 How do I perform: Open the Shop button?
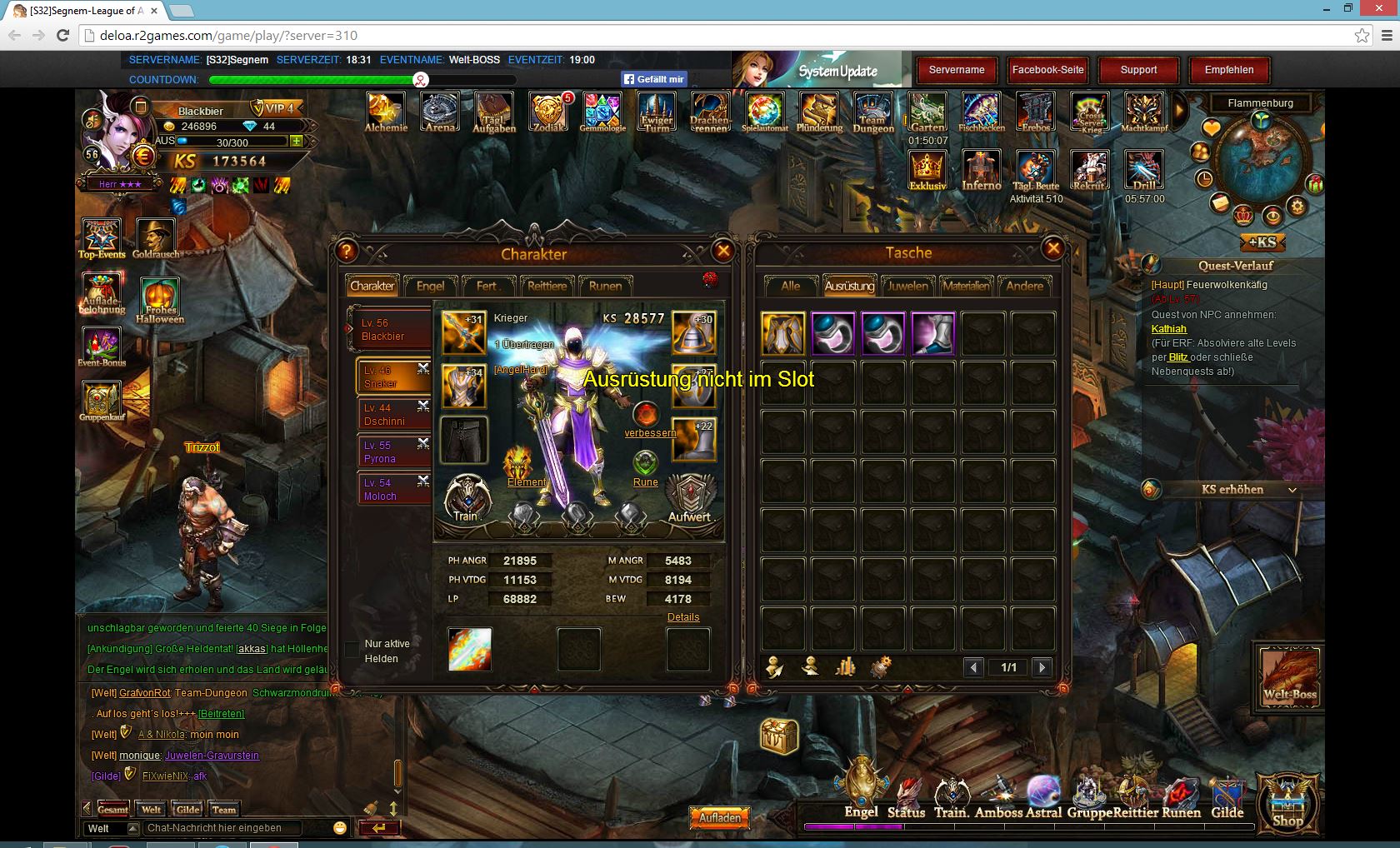(x=1287, y=803)
